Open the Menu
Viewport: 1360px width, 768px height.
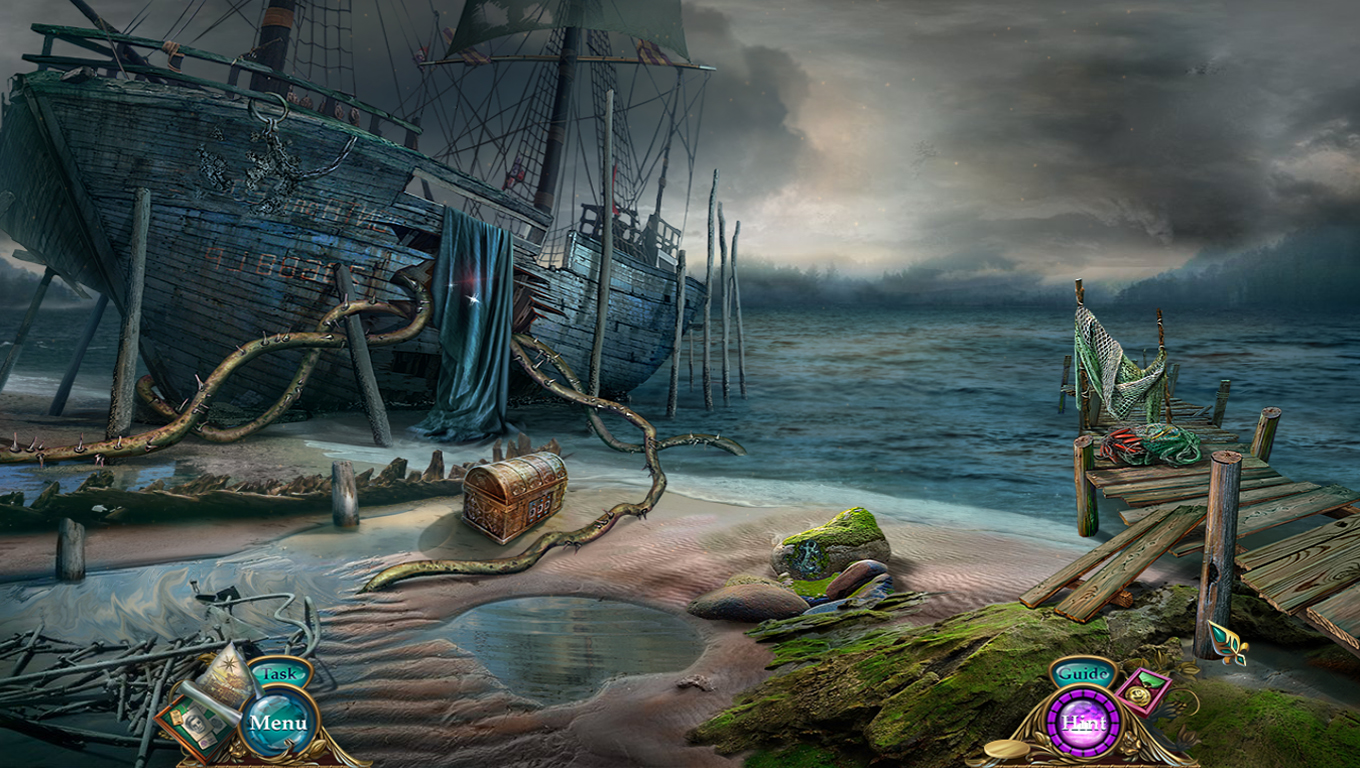(x=280, y=722)
